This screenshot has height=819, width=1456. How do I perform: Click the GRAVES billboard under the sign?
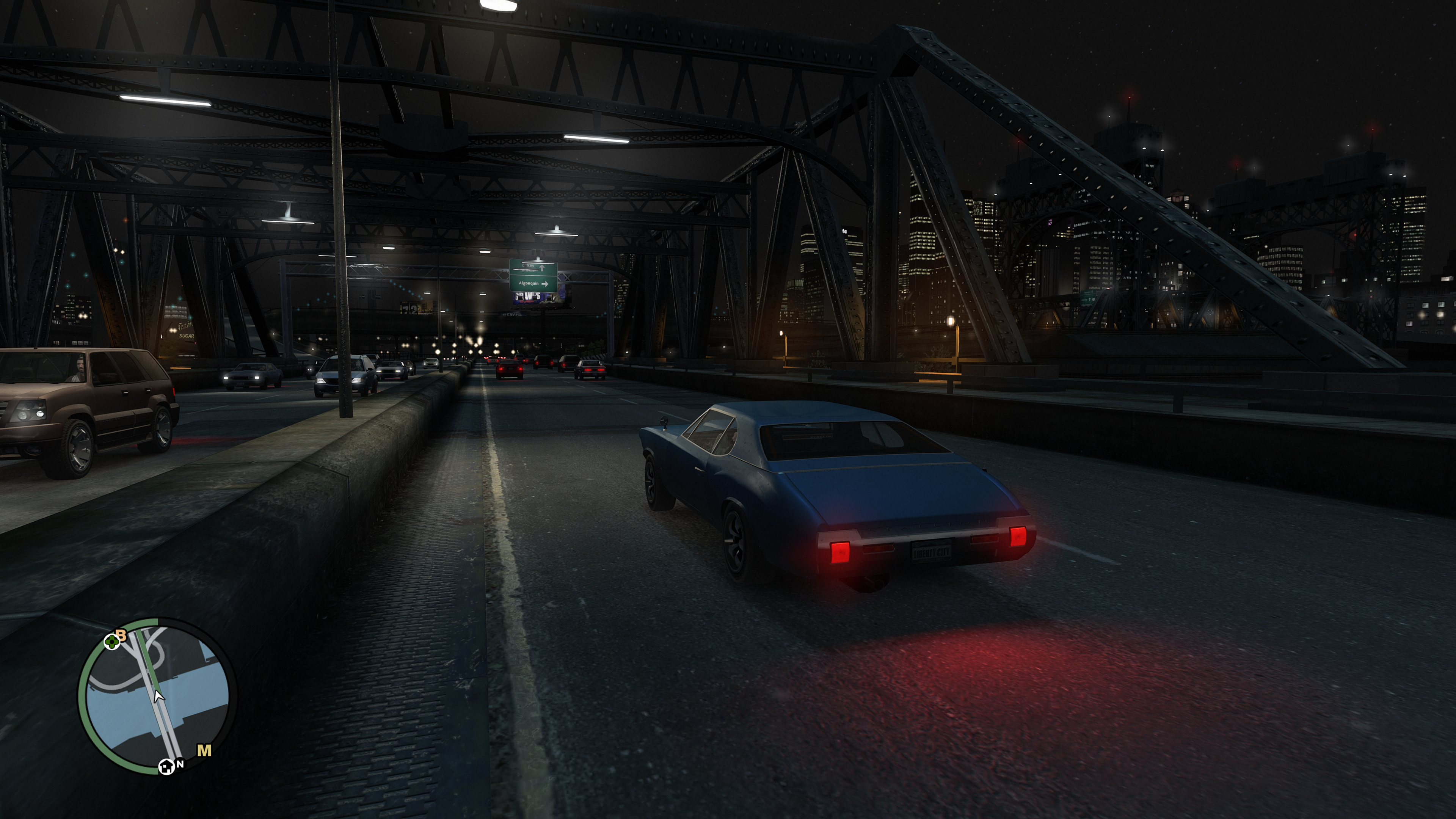pyautogui.click(x=527, y=296)
